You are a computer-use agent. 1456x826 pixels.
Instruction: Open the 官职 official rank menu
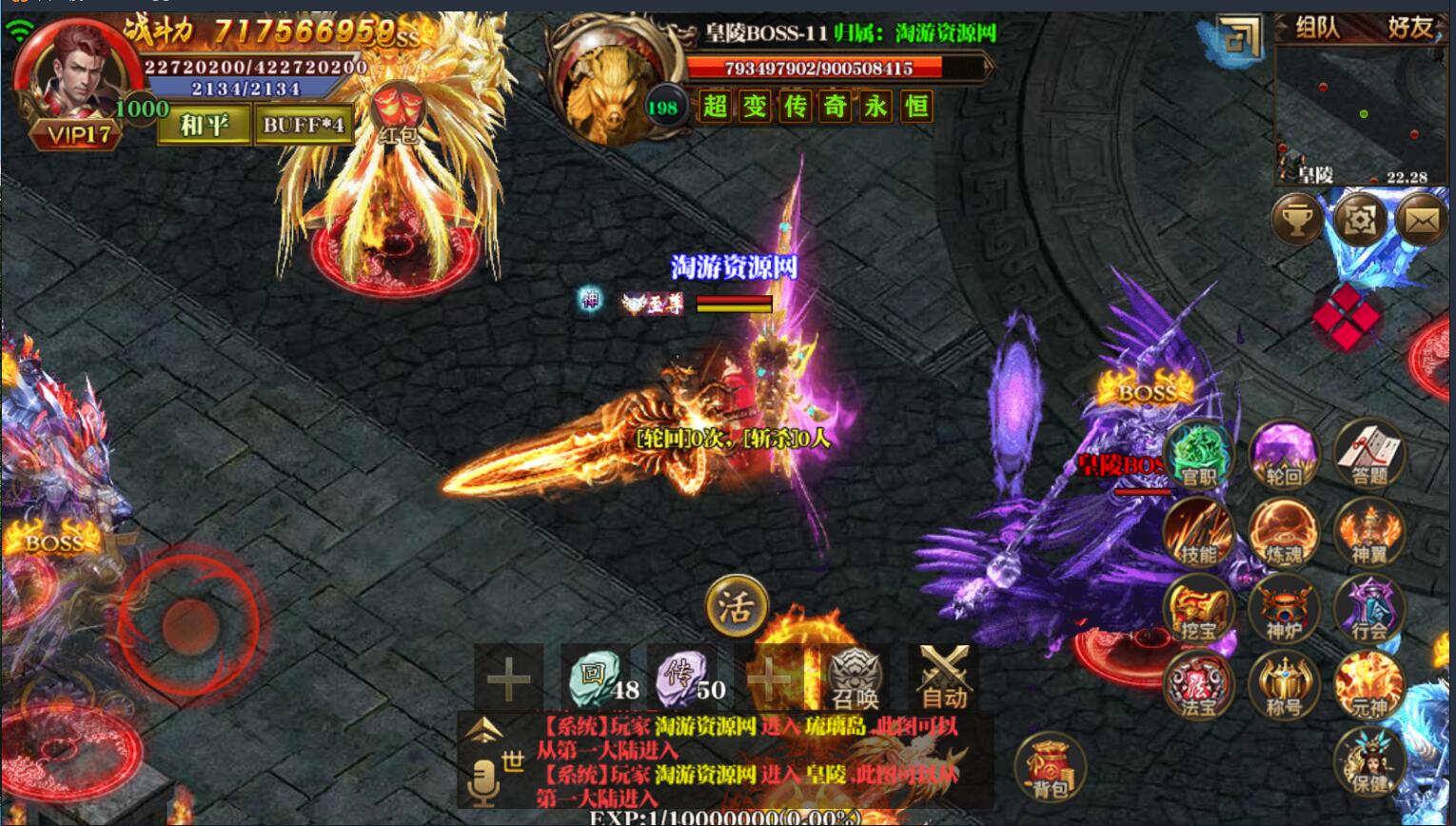[1199, 456]
